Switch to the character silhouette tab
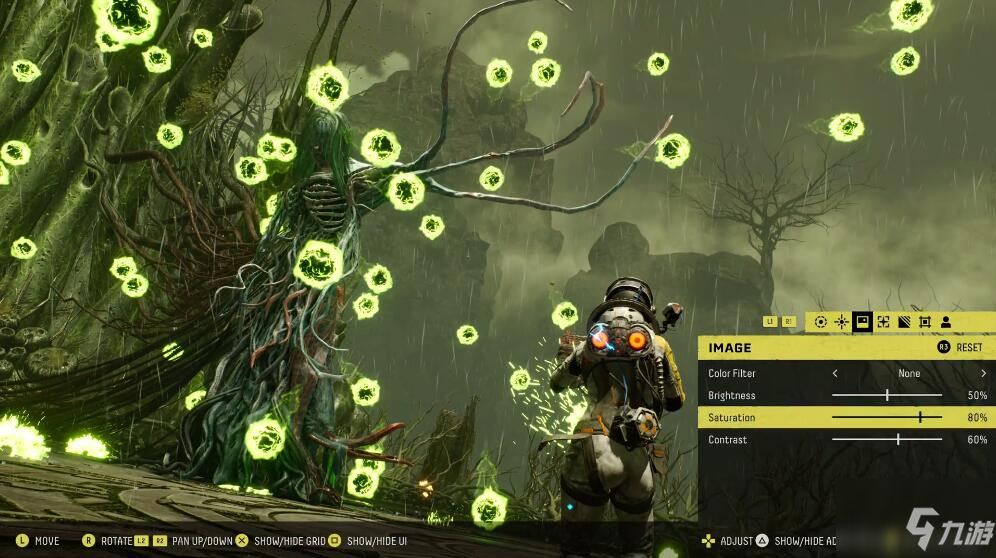 click(945, 322)
